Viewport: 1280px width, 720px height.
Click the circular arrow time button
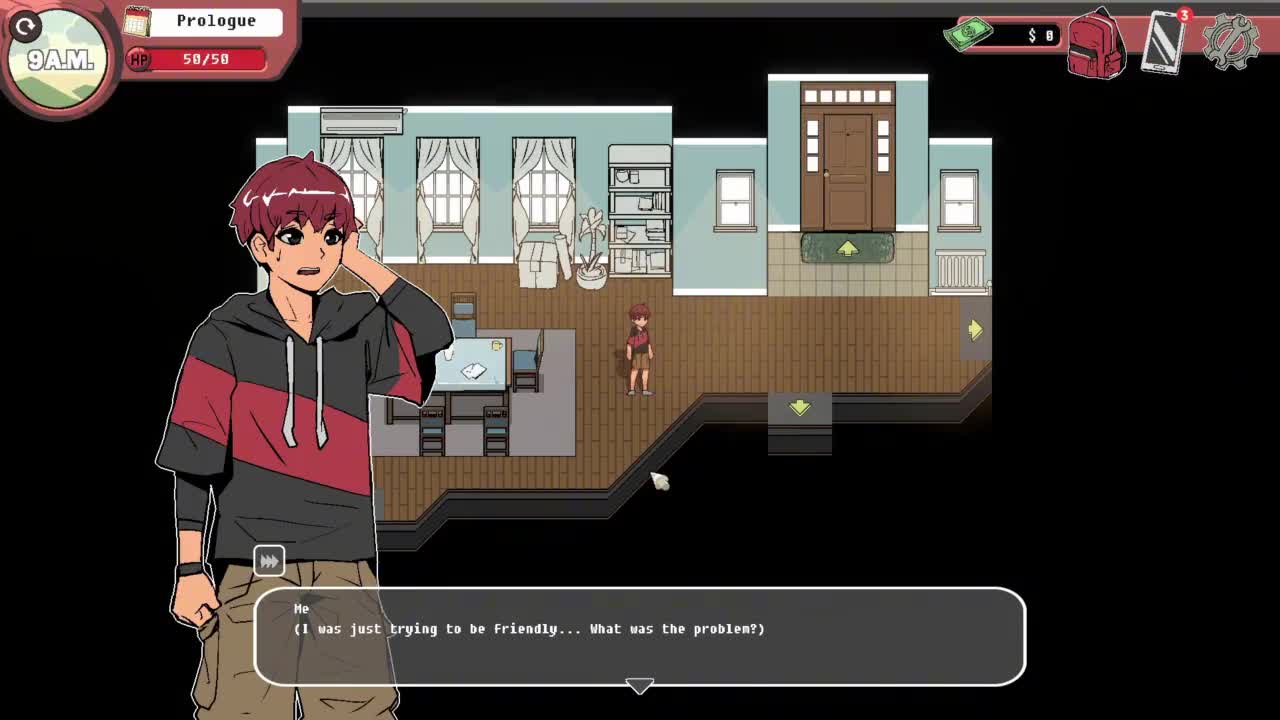26,27
